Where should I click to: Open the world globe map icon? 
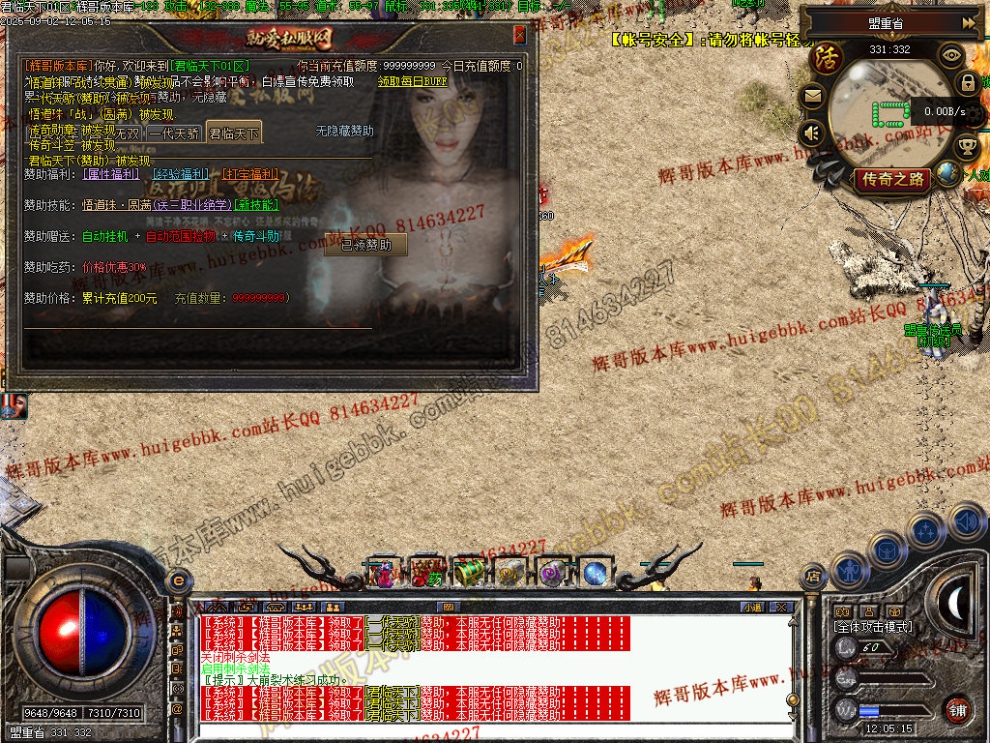(946, 173)
